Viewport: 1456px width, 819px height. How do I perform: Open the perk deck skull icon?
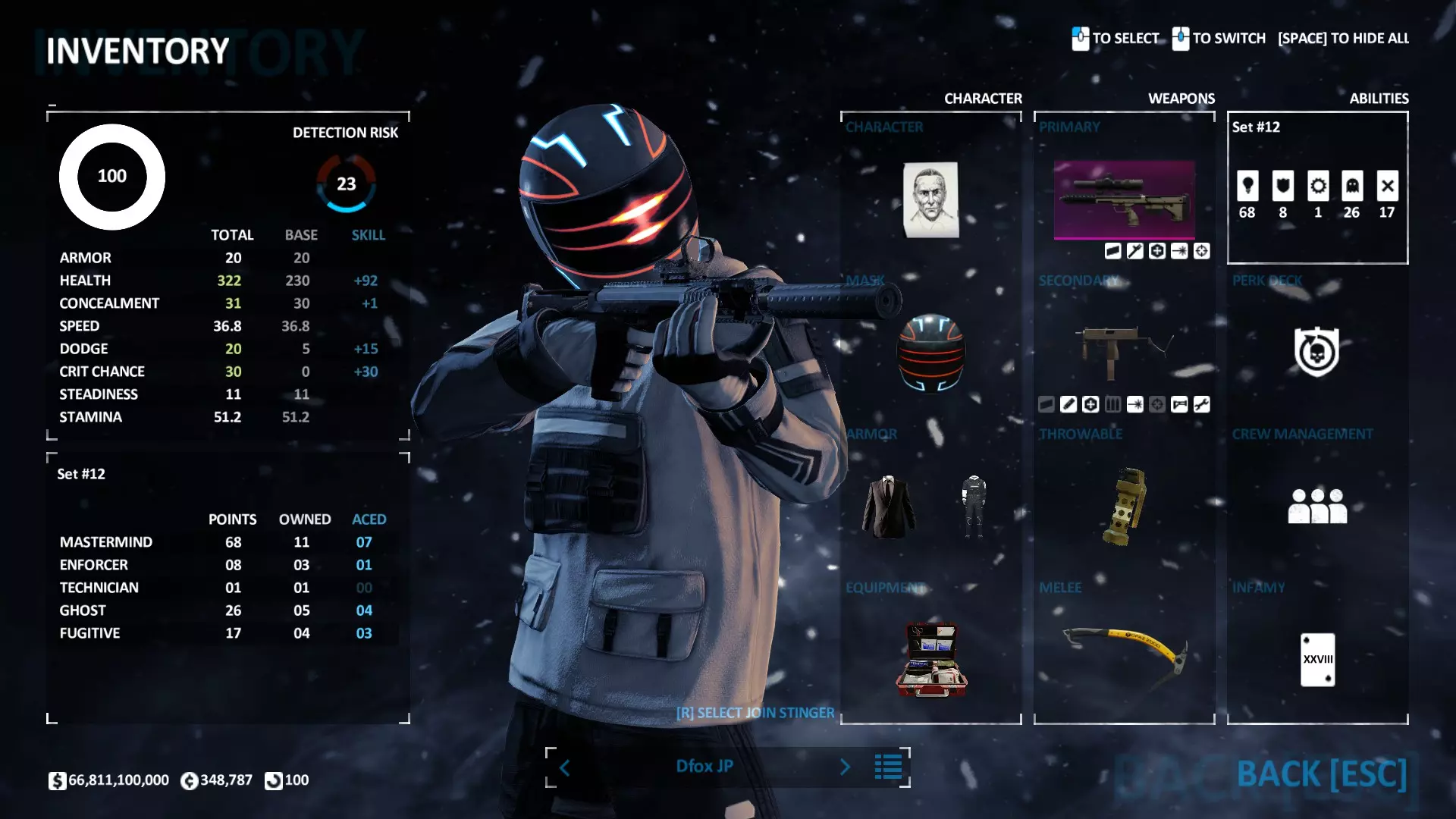point(1316,352)
